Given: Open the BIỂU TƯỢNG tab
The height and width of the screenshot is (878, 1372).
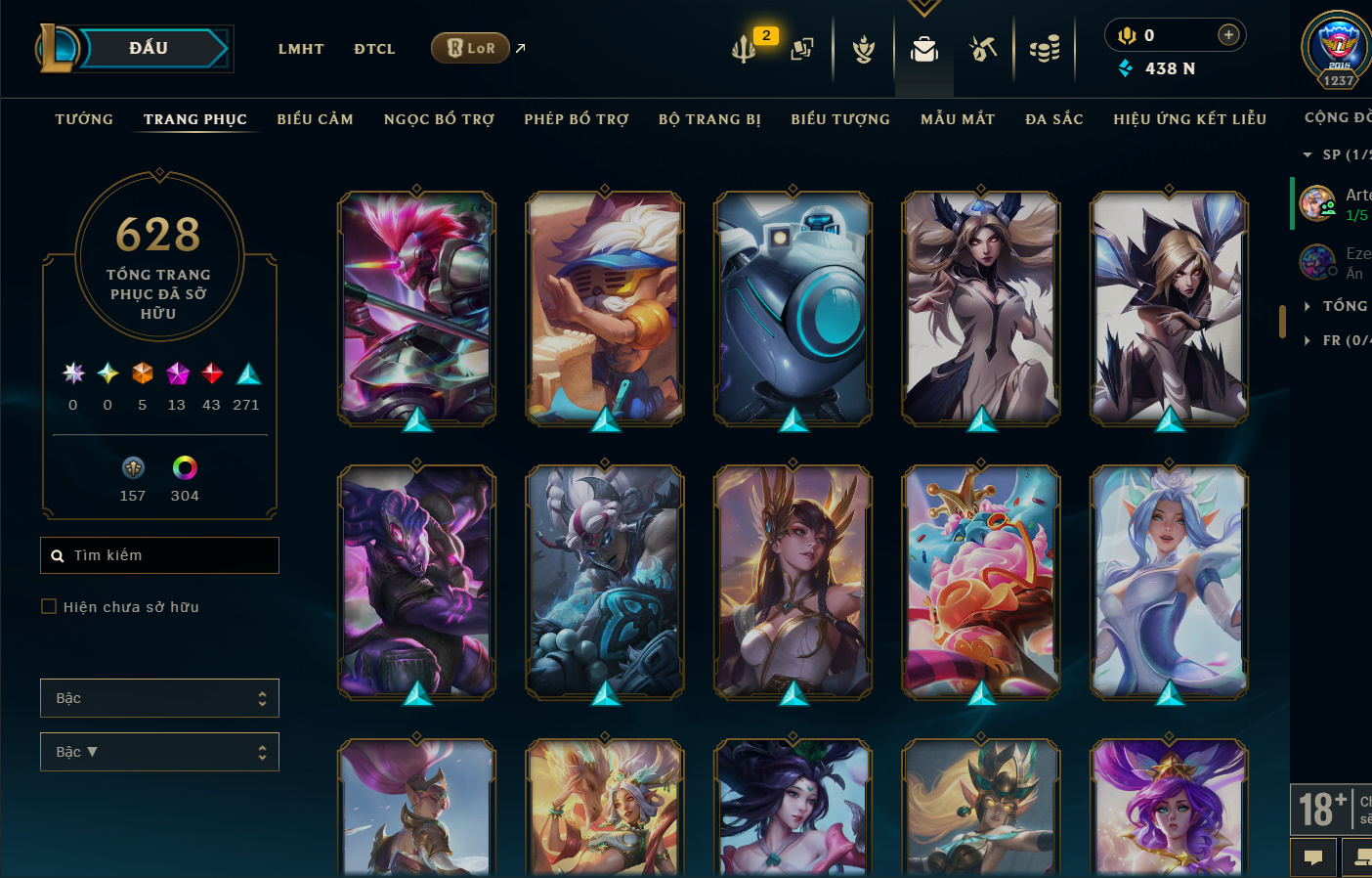Looking at the screenshot, I should click(840, 119).
